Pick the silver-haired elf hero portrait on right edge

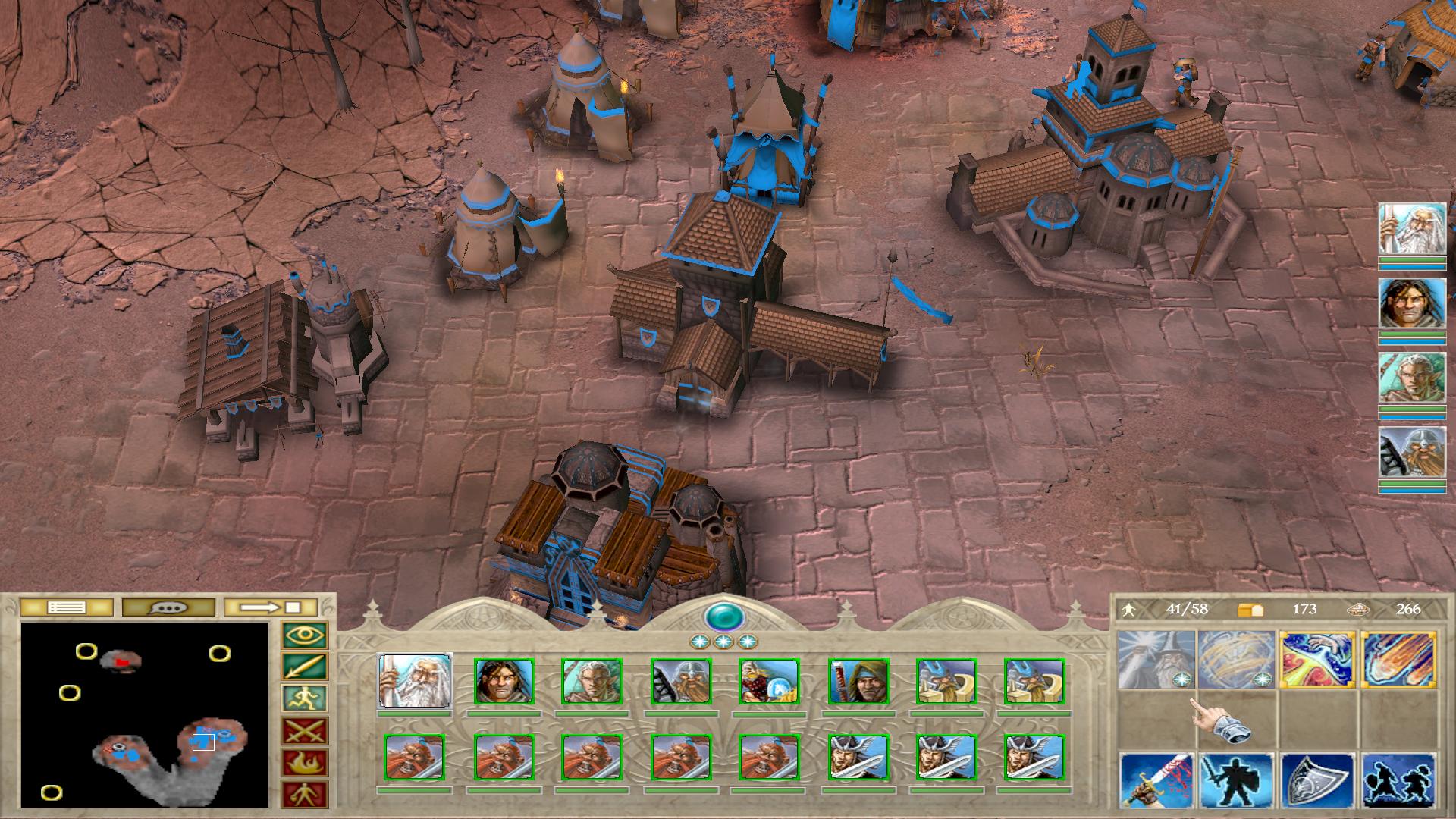[x=1412, y=378]
